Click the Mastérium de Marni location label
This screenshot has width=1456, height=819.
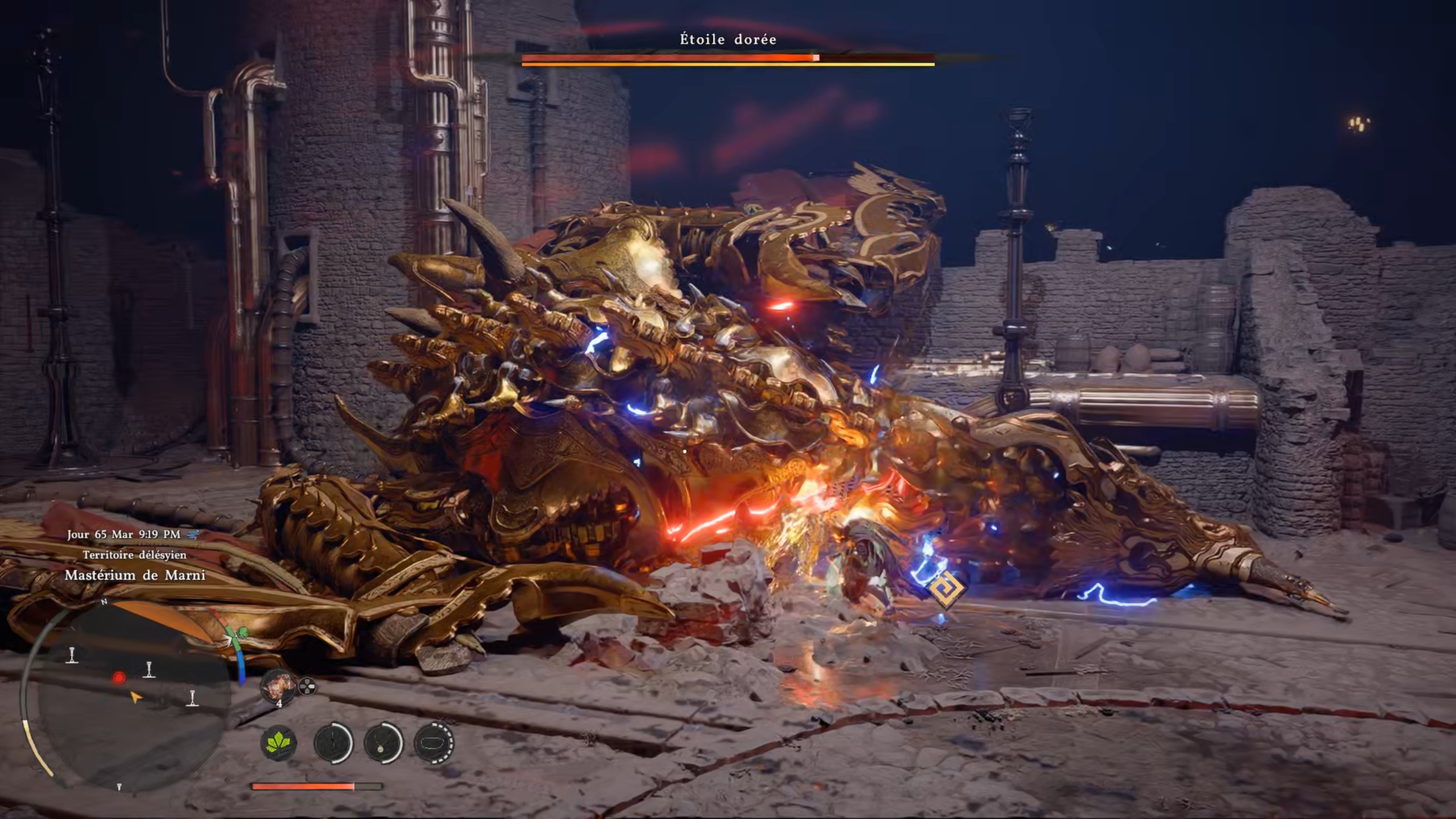pos(135,575)
